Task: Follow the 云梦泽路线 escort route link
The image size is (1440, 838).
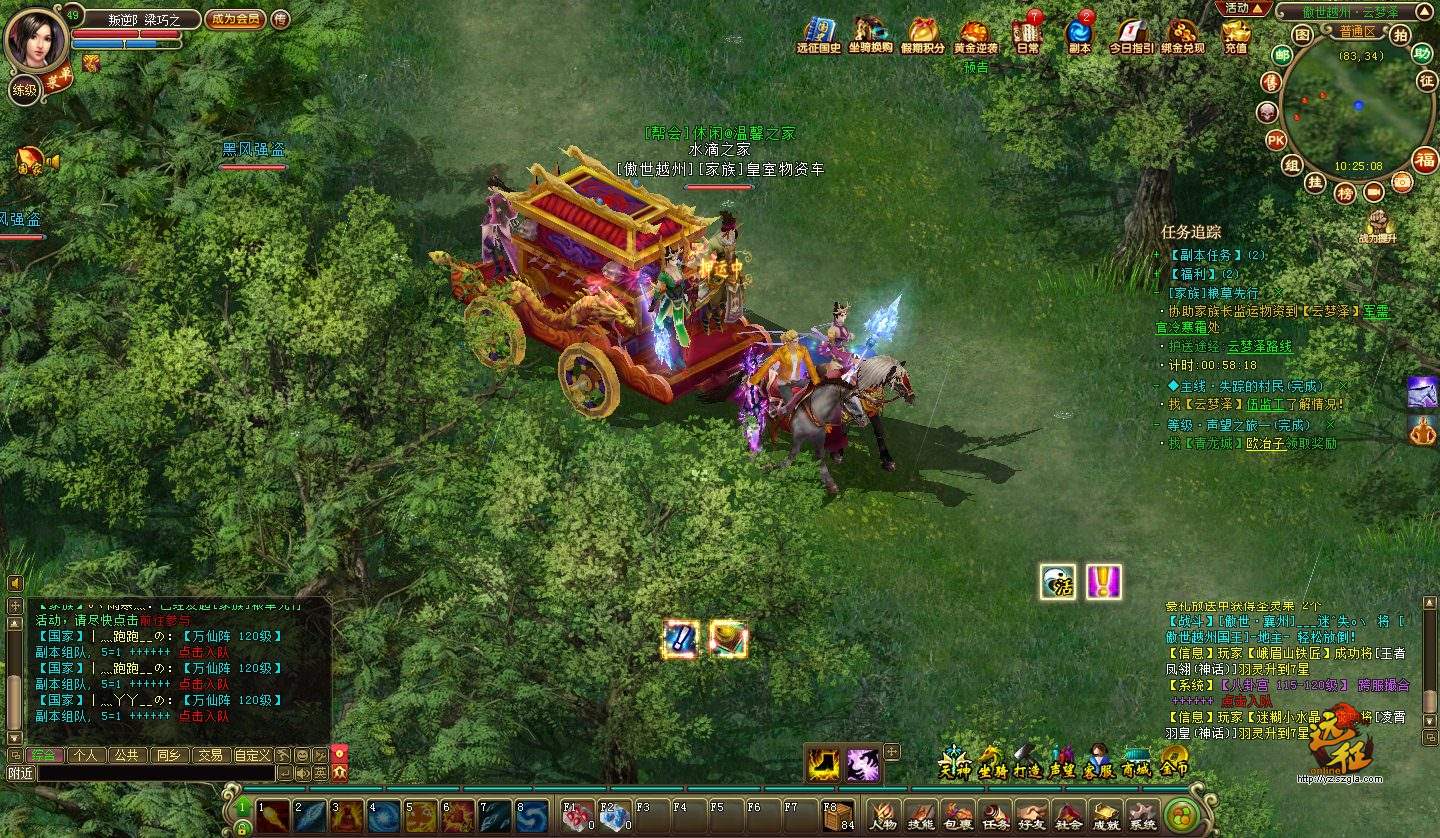Action: 1259,347
